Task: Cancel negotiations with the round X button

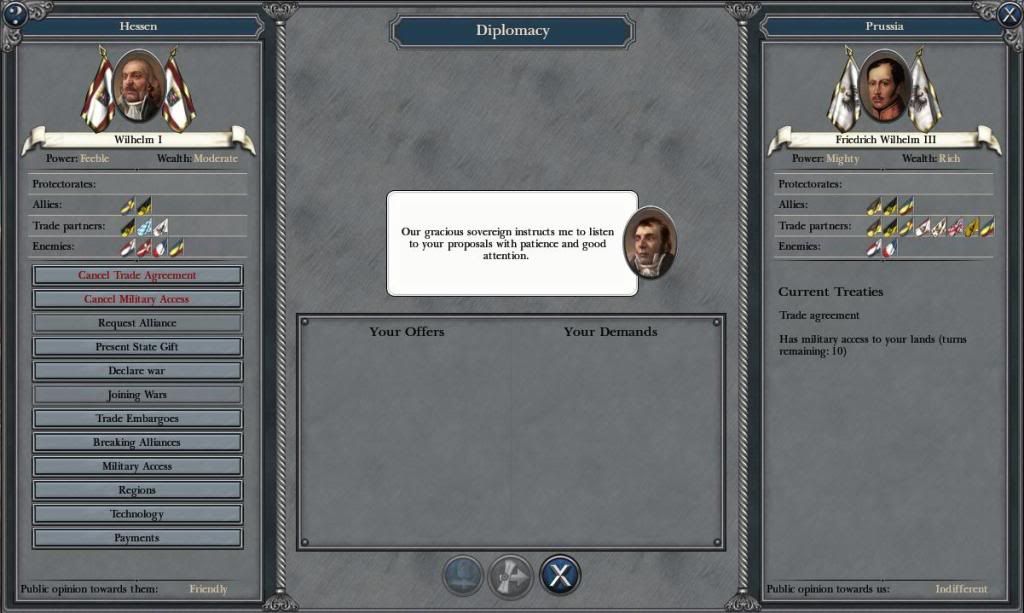Action: [x=560, y=576]
